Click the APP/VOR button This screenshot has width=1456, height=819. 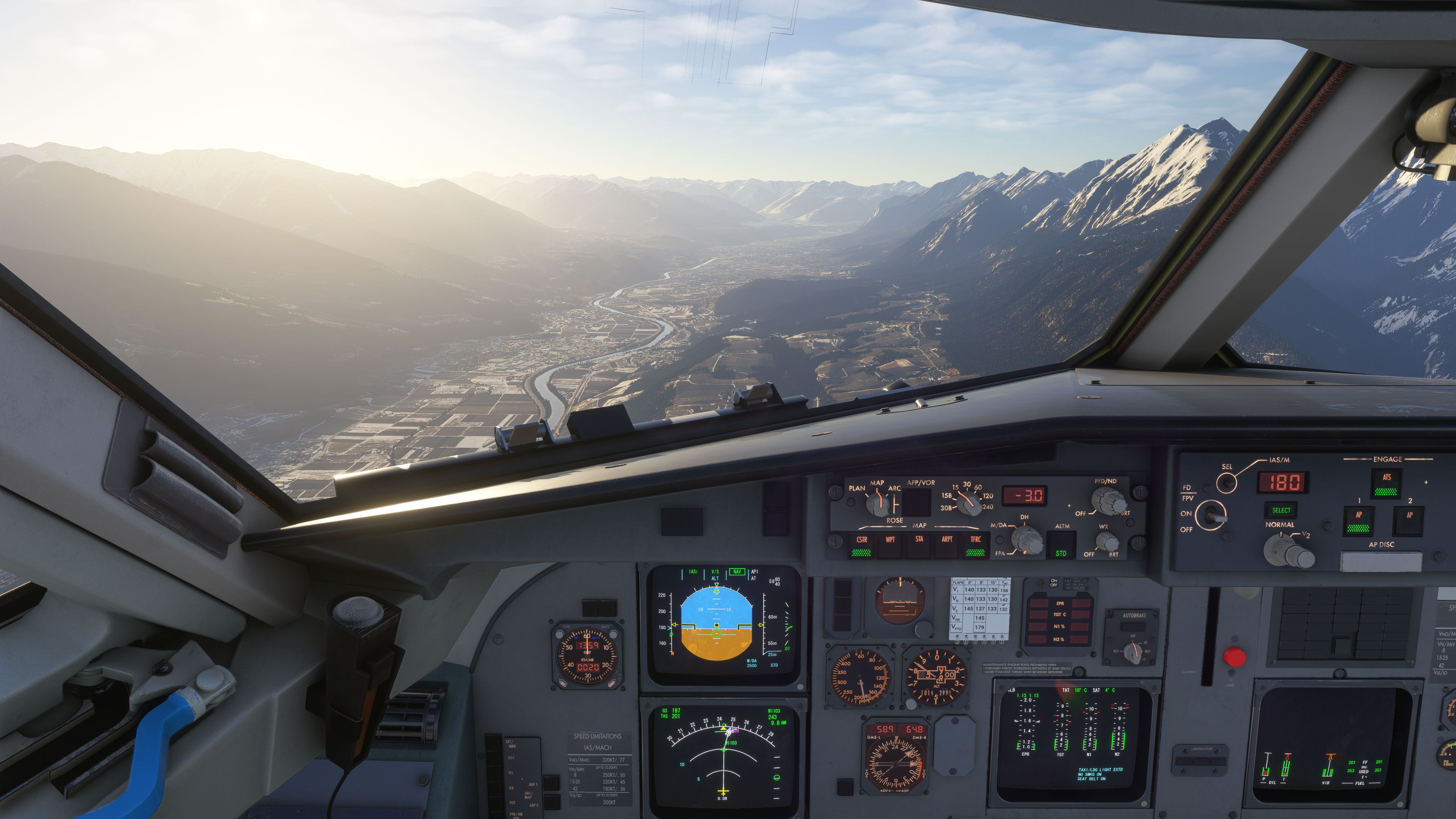click(x=916, y=501)
